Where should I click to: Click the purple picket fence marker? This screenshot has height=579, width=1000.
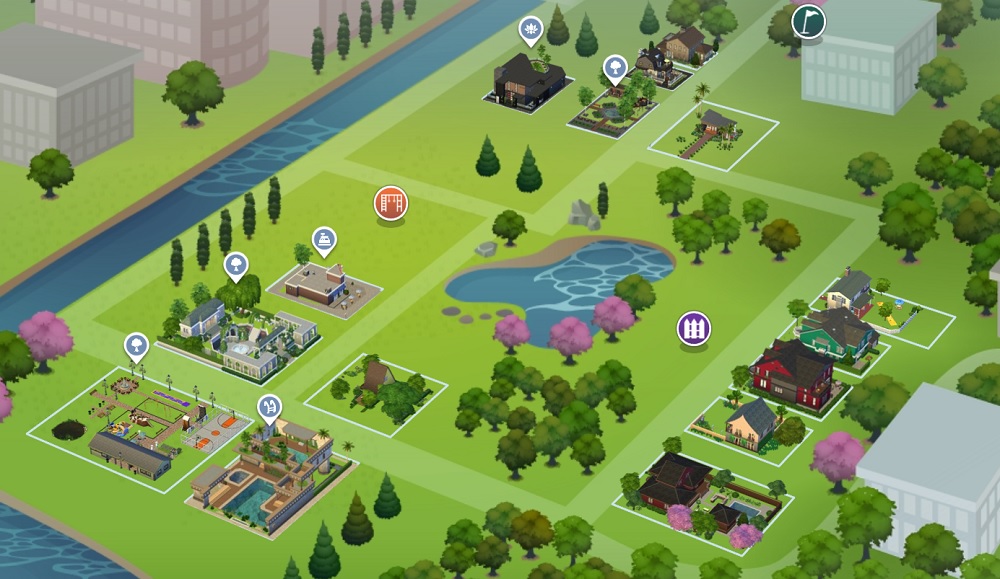point(693,327)
